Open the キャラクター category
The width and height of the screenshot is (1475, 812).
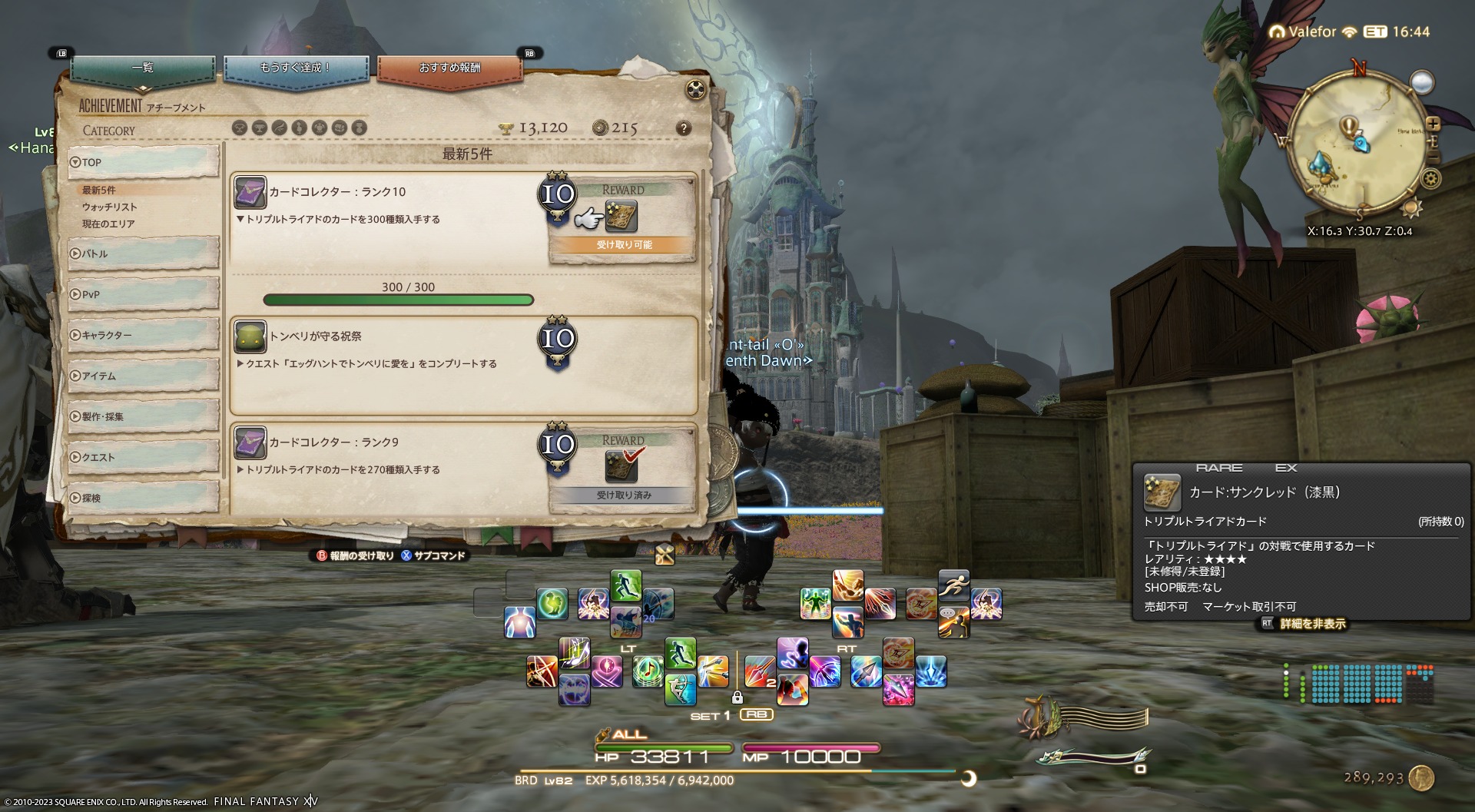tap(143, 335)
